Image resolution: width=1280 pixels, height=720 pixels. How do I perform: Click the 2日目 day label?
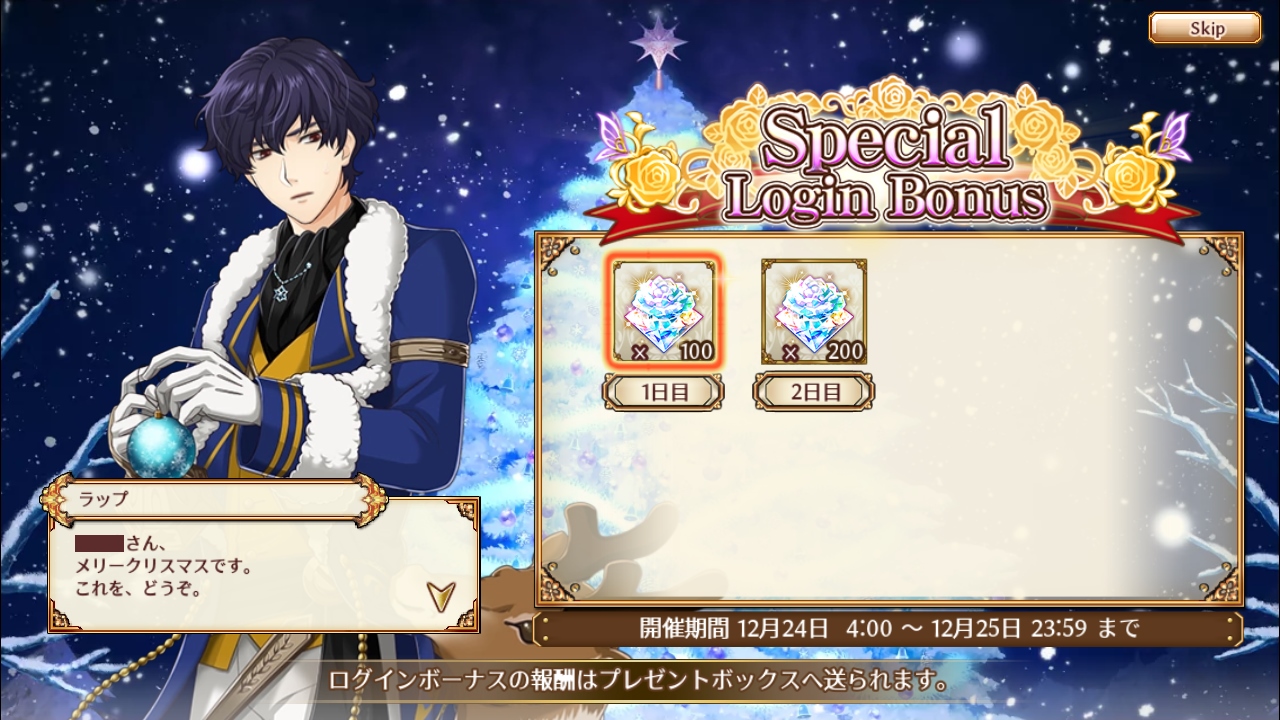tap(814, 391)
